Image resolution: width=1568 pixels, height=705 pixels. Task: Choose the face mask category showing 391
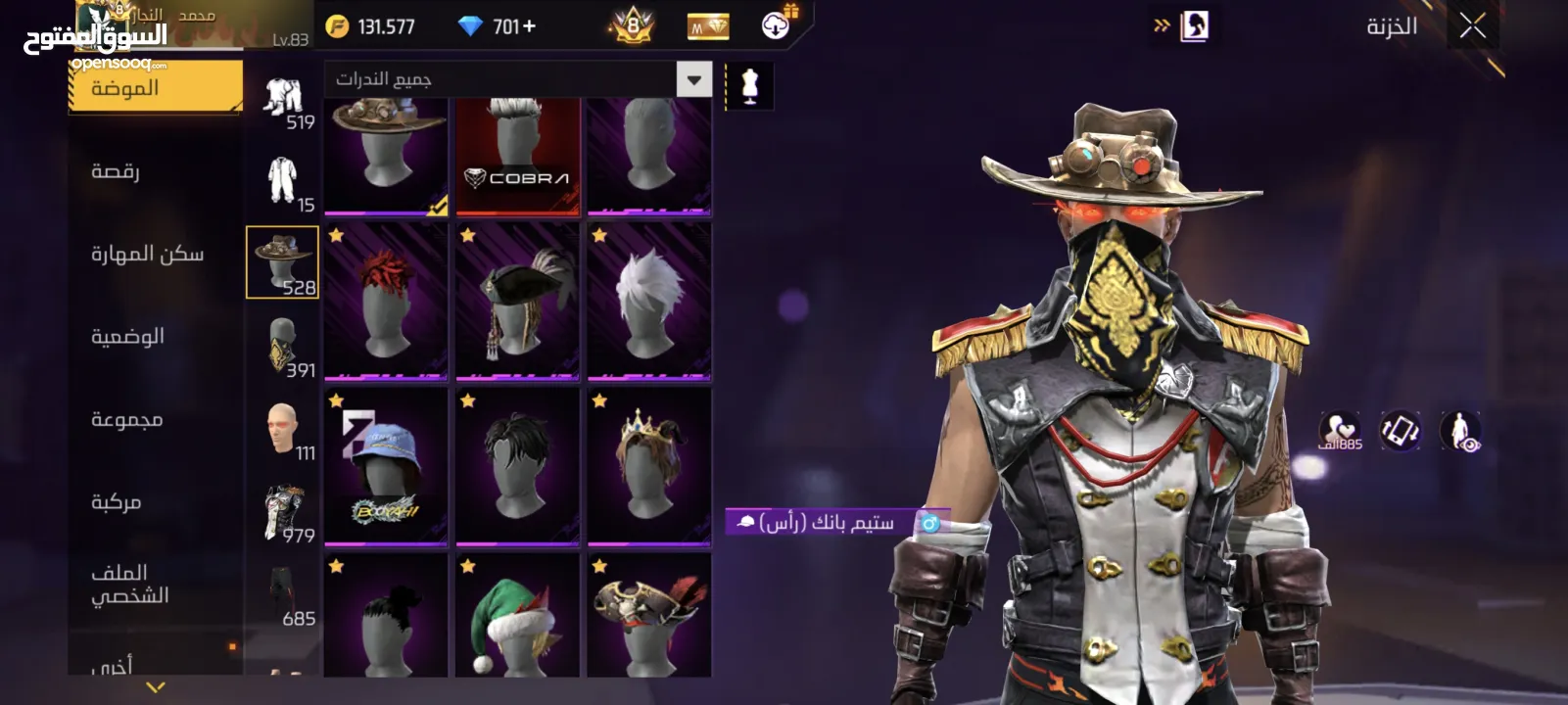point(282,347)
